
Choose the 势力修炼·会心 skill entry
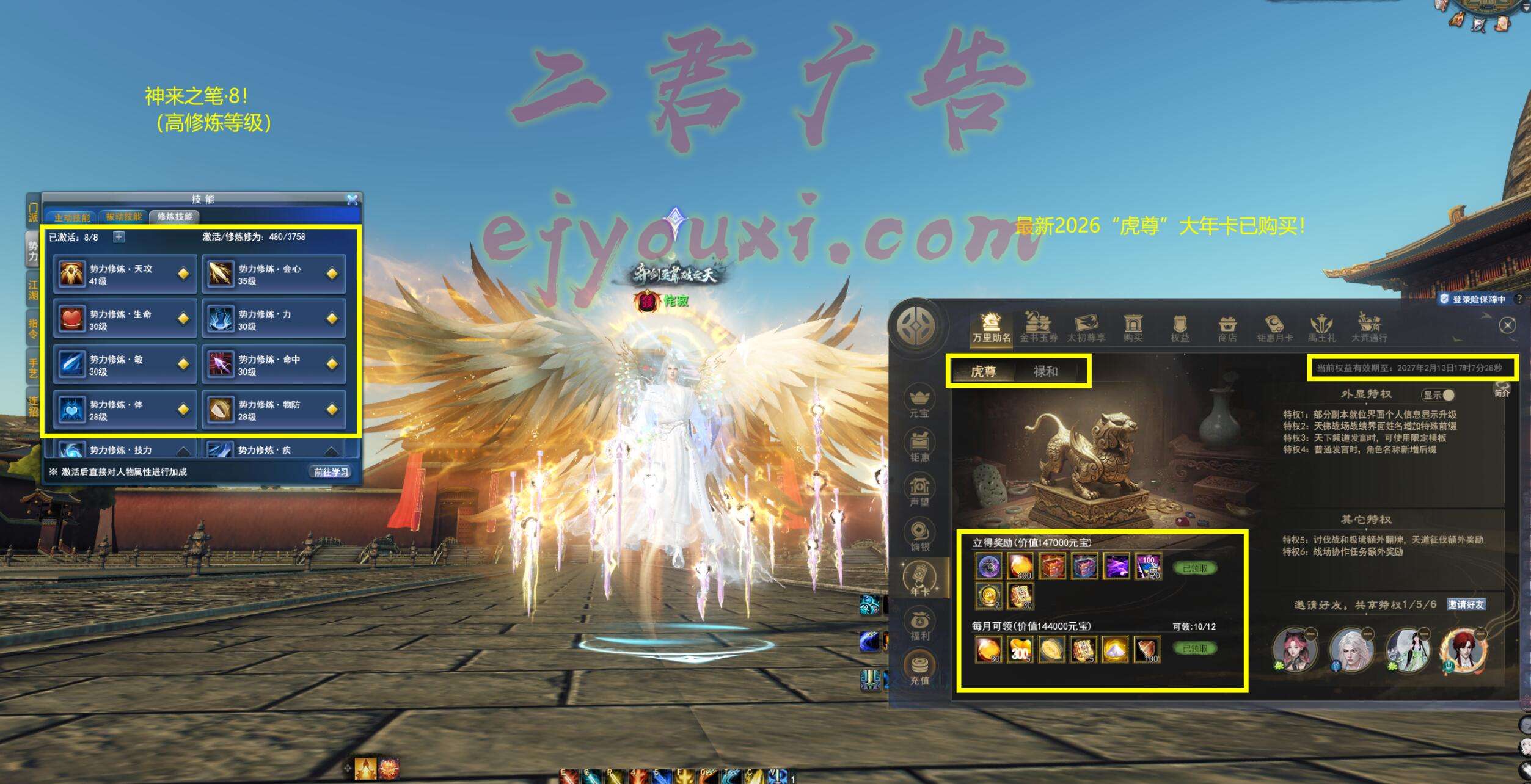coord(274,274)
